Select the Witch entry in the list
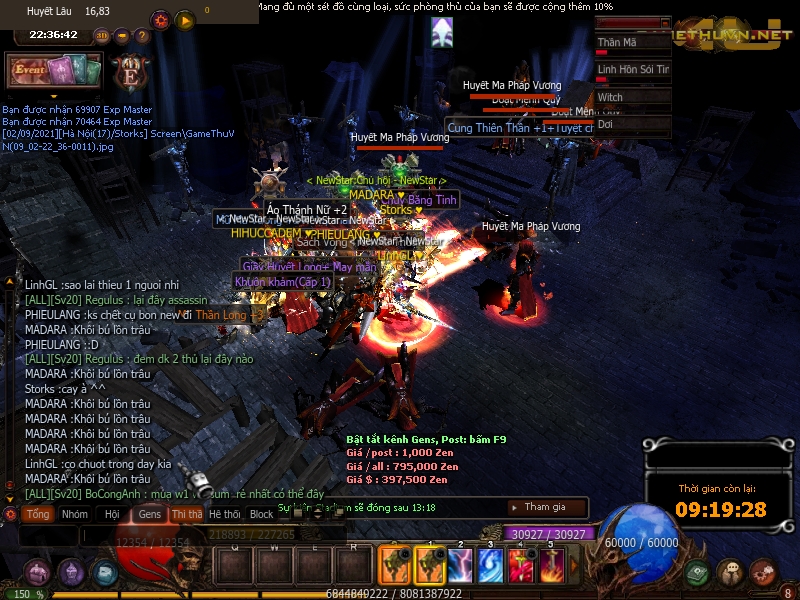800x600 pixels. 632,97
